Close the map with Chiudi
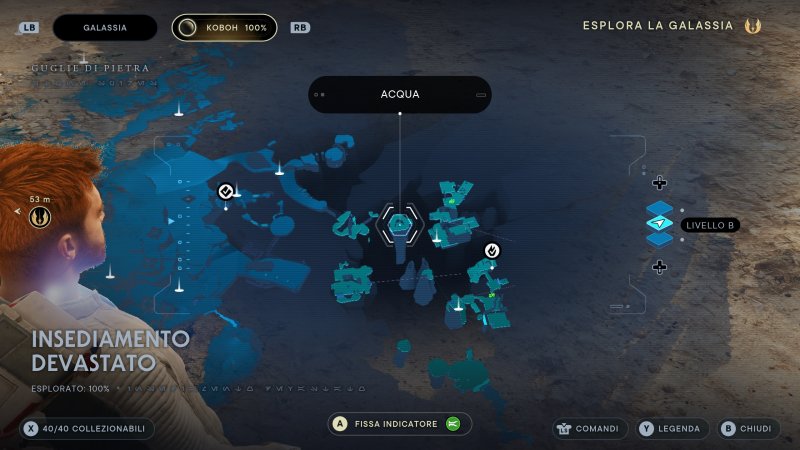Screen dimensions: 800x450 tap(746, 429)
